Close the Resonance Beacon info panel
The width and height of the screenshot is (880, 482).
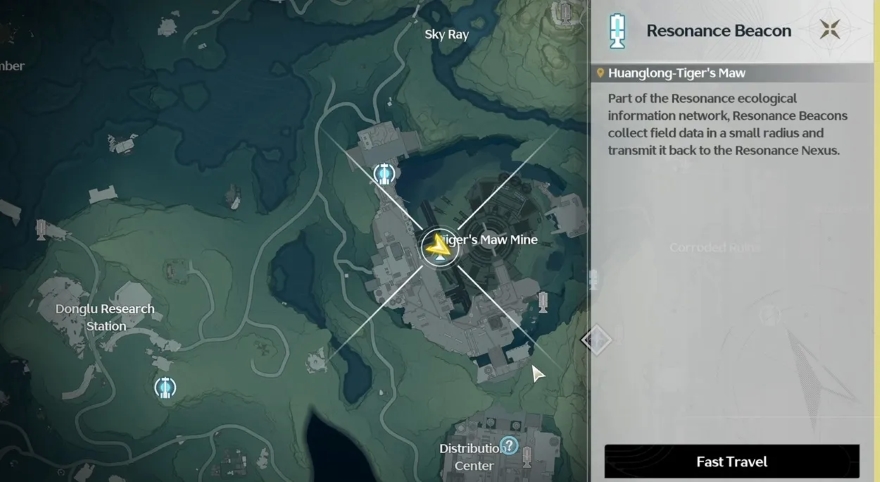(x=829, y=29)
